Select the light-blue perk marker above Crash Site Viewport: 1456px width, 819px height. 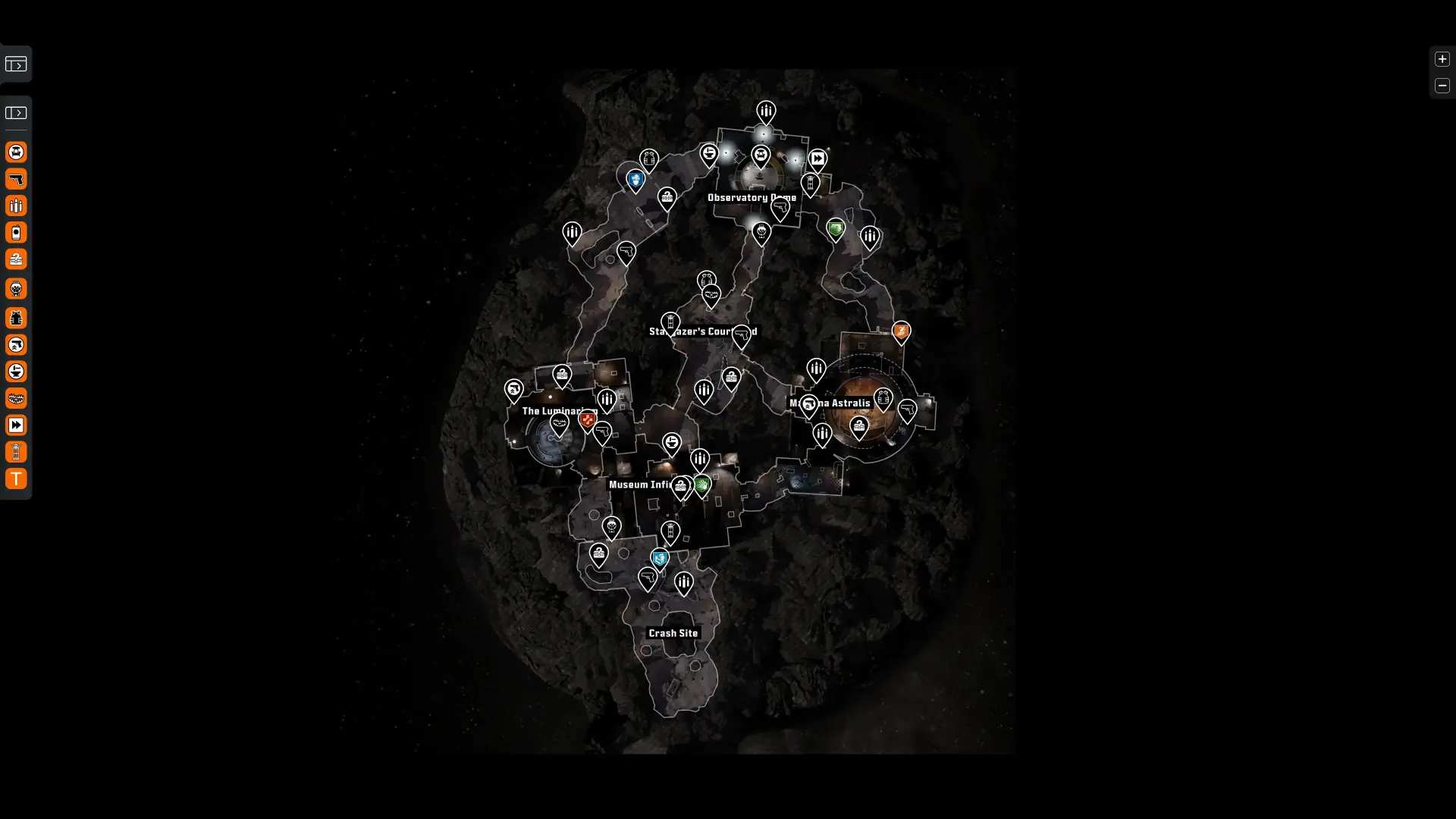[x=660, y=560]
